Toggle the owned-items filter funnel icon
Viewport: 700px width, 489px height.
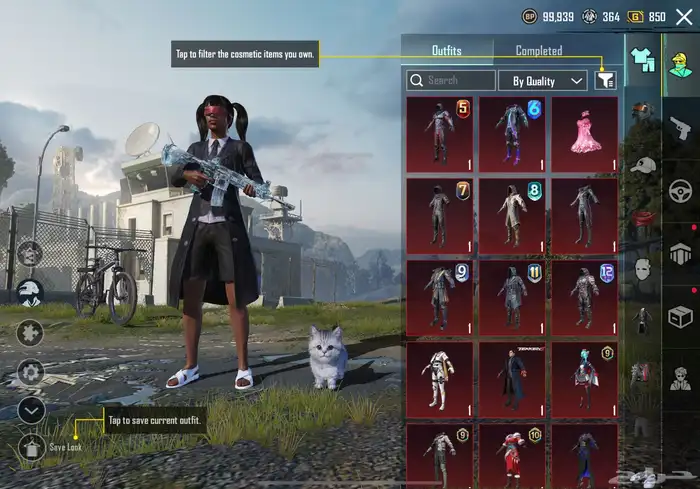click(605, 80)
